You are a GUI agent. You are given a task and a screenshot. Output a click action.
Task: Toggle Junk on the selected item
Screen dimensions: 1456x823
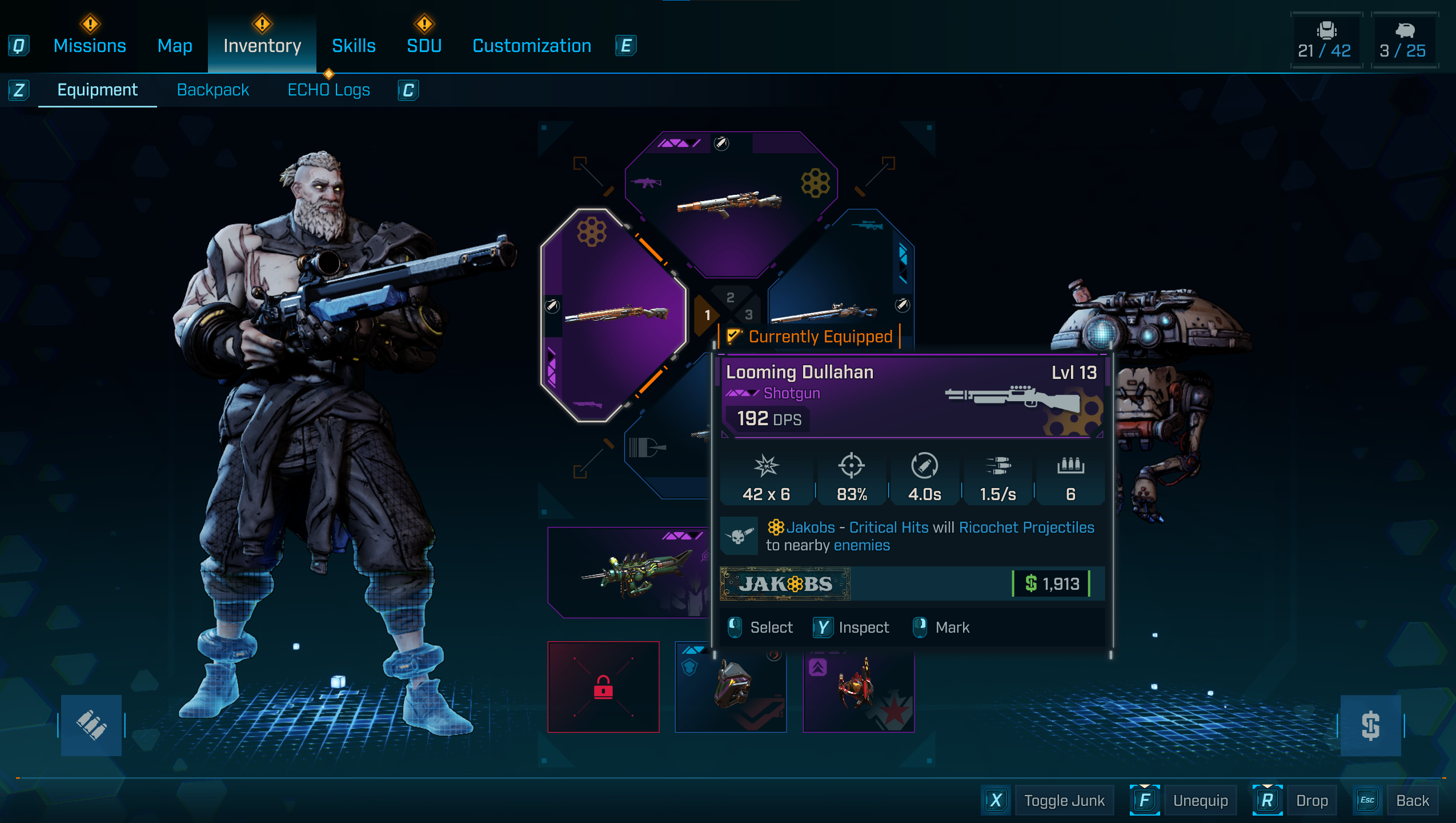[x=1064, y=800]
